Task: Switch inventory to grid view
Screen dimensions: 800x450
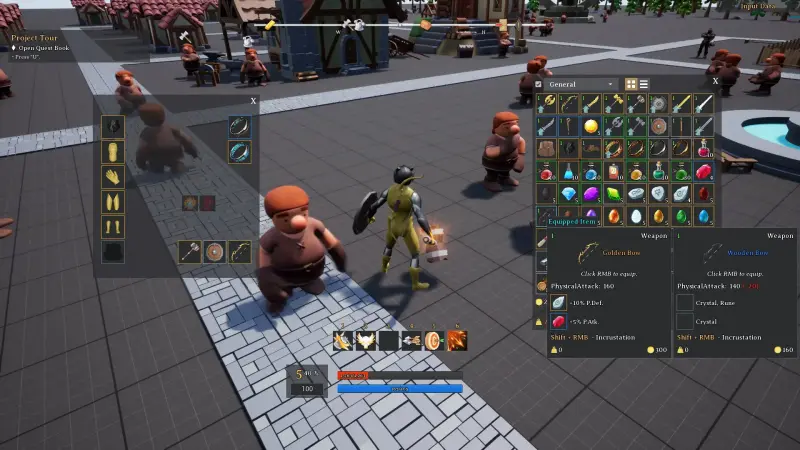Action: (x=631, y=84)
